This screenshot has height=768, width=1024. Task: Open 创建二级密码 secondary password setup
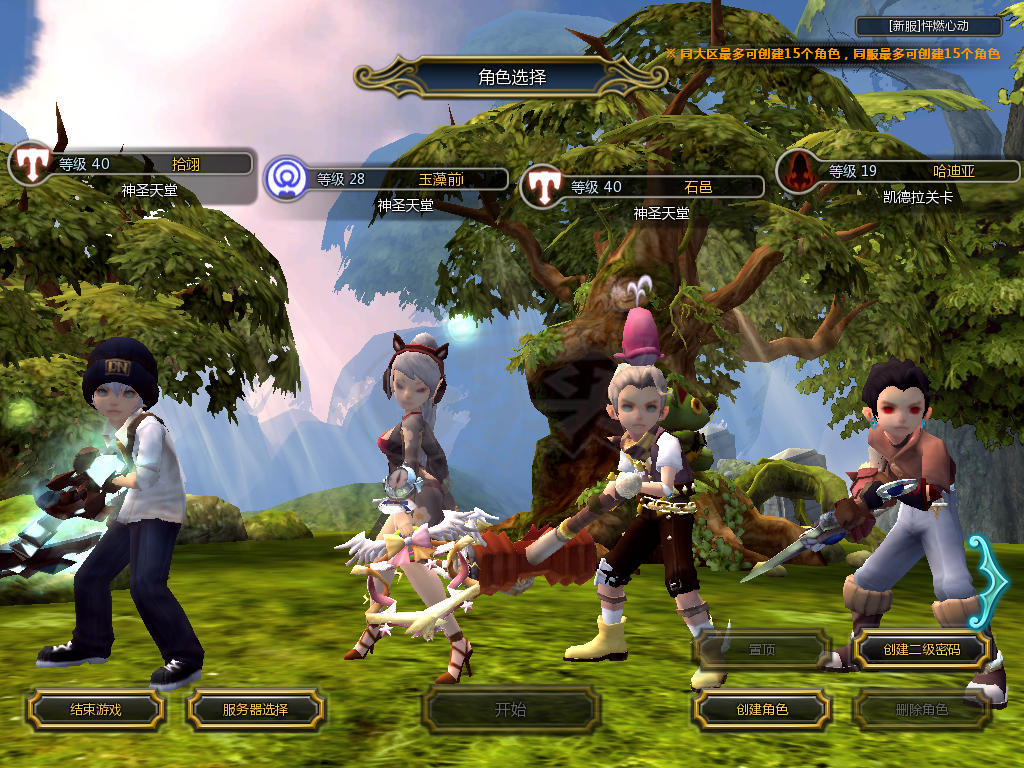coord(921,650)
